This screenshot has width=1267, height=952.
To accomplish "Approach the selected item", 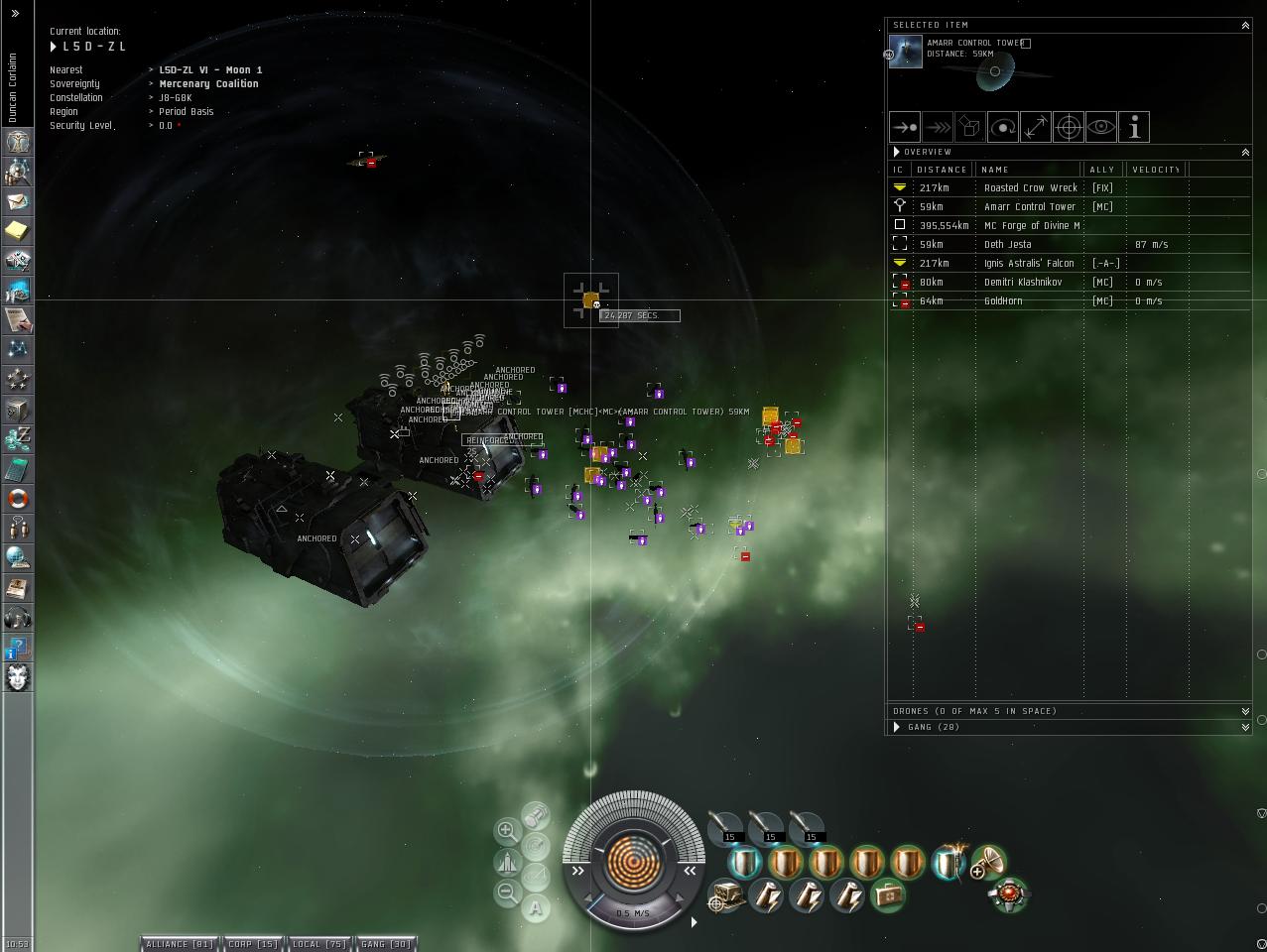I will click(905, 127).
